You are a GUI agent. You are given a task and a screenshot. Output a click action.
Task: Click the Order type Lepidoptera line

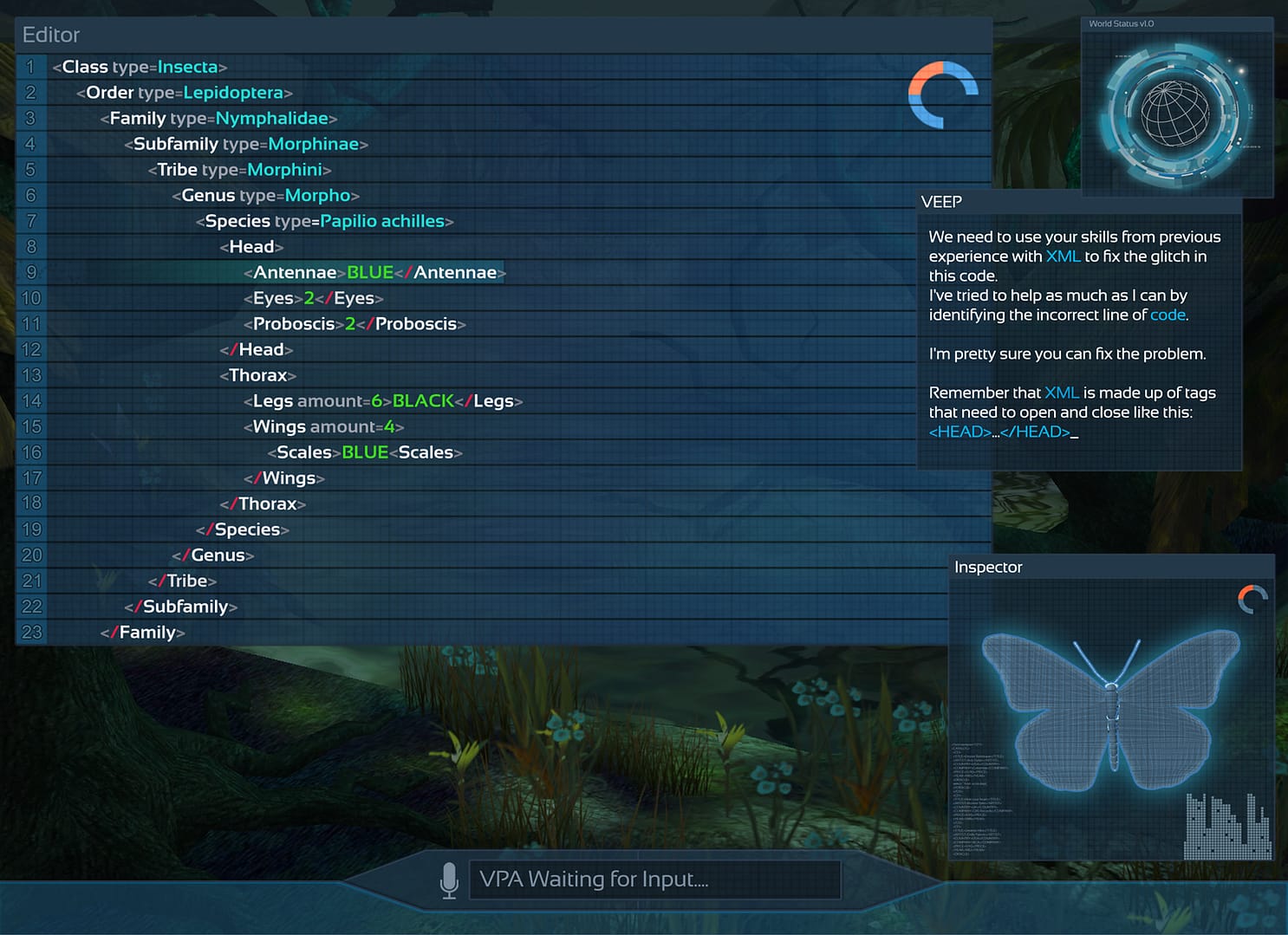pos(184,93)
